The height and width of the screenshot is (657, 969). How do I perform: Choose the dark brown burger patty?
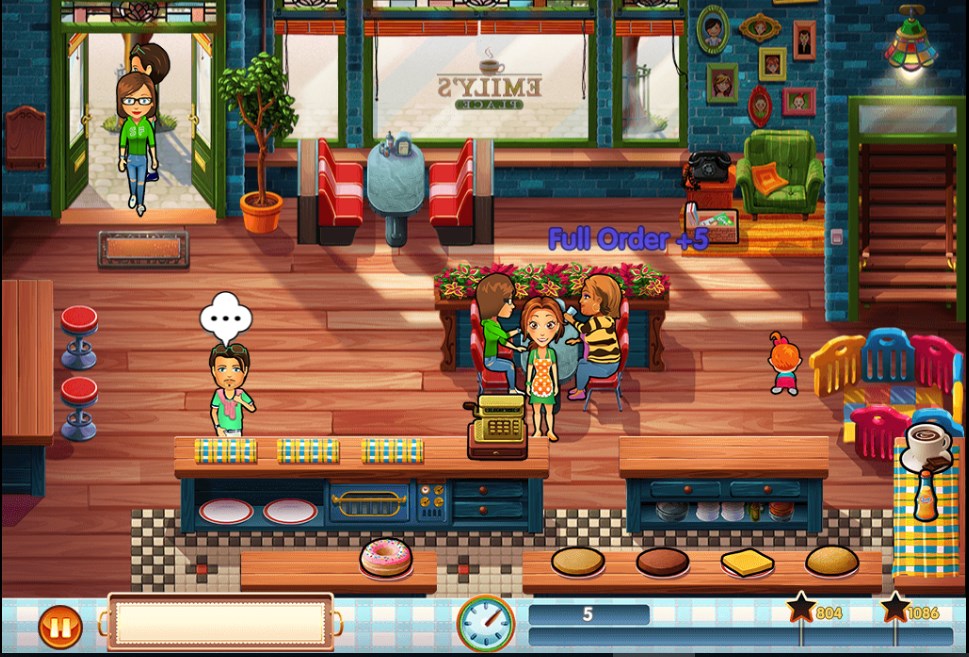[x=662, y=561]
